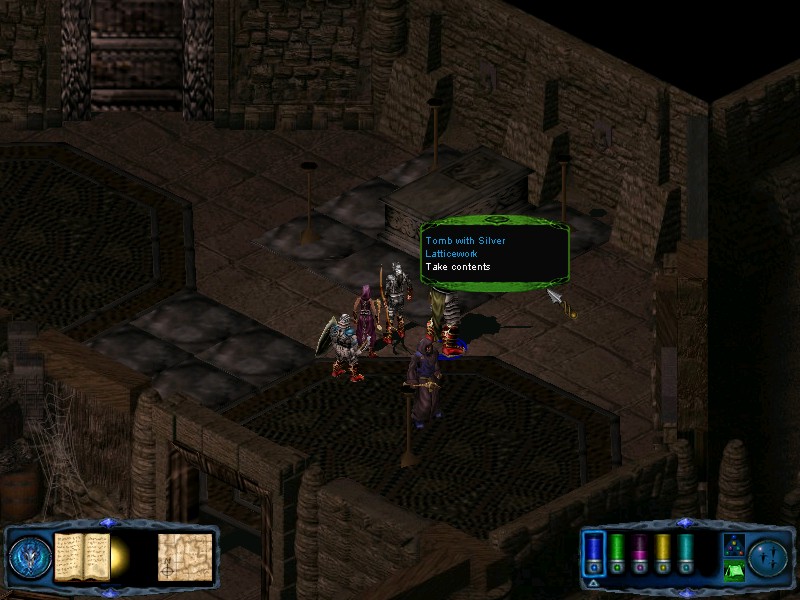Click the small triangle under the blue bar
Image resolution: width=800 pixels, height=600 pixels.
[594, 582]
